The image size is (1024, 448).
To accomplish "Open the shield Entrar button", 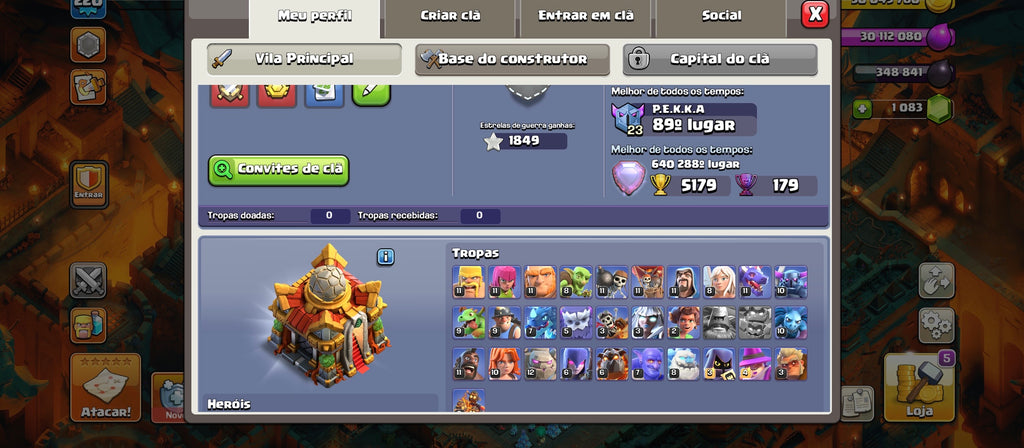I will coord(88,183).
